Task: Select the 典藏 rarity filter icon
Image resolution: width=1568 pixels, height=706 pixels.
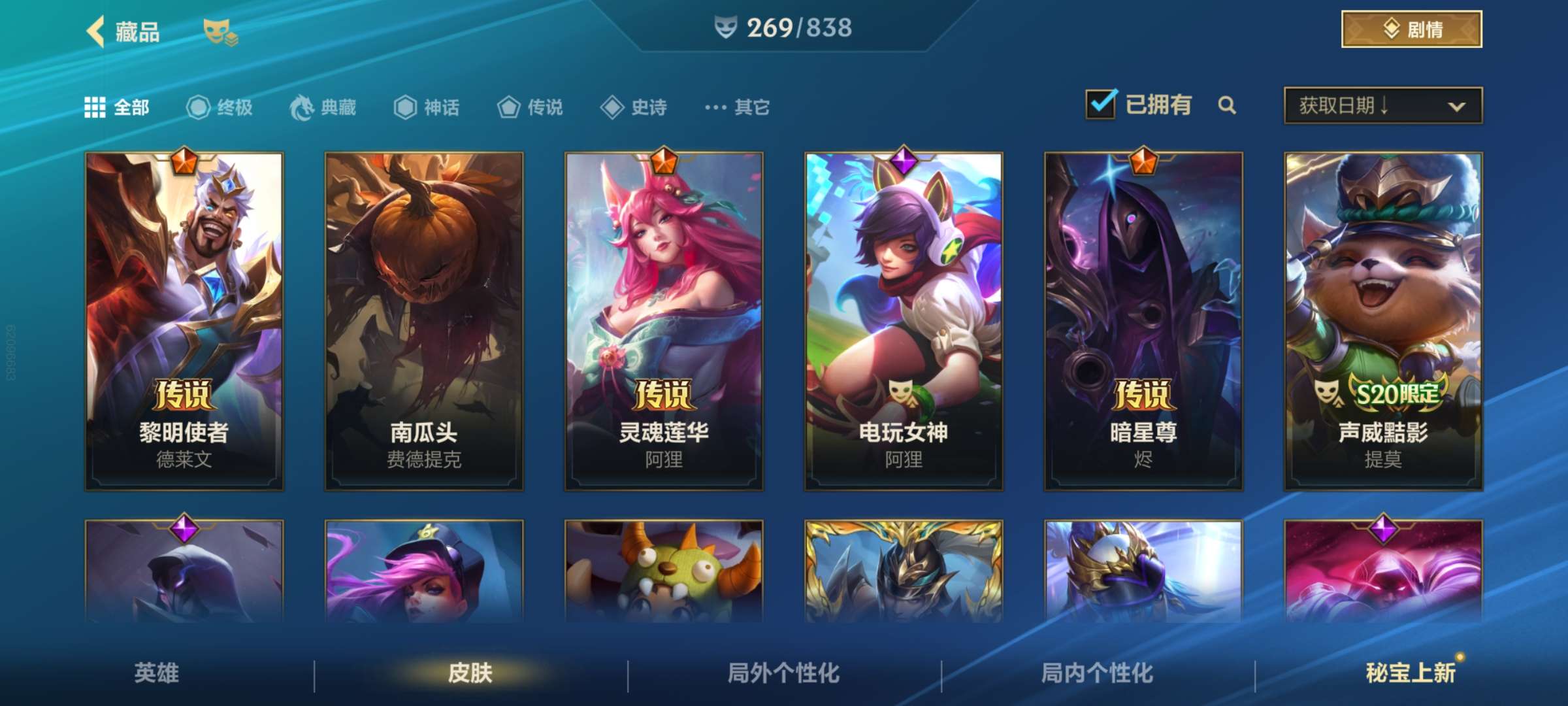Action: [301, 108]
